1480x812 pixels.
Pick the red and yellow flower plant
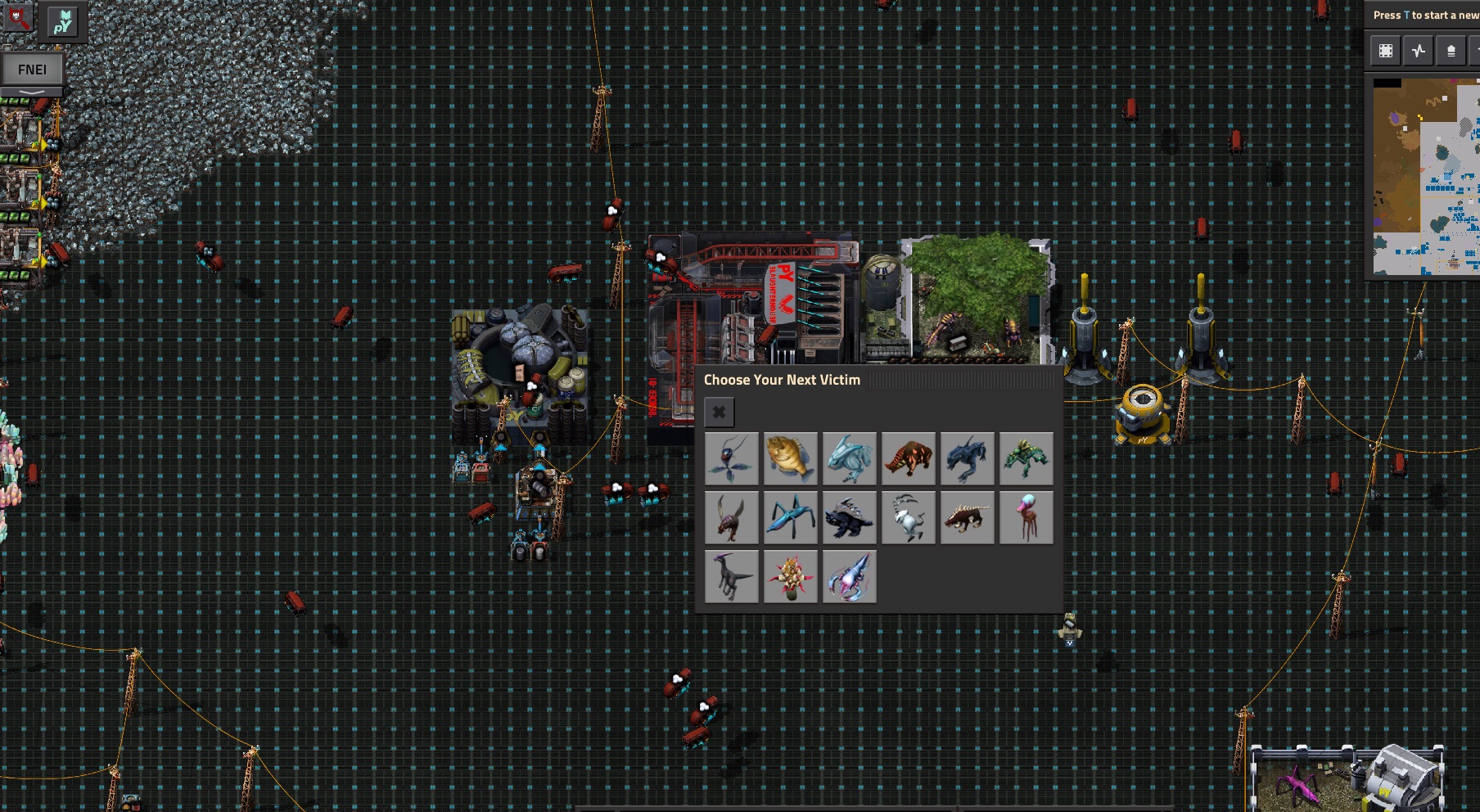[790, 576]
